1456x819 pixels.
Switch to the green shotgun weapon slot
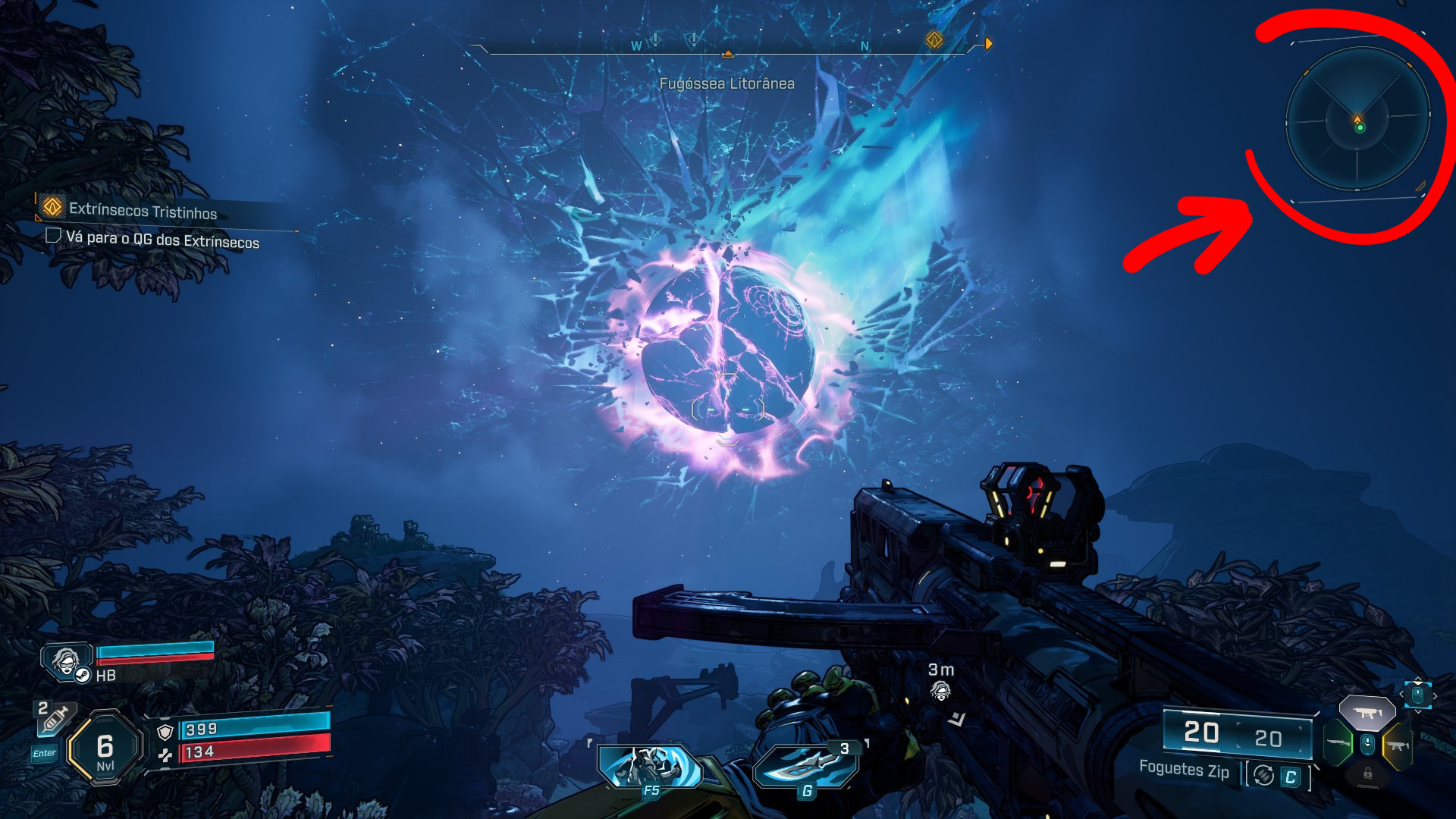click(1339, 743)
